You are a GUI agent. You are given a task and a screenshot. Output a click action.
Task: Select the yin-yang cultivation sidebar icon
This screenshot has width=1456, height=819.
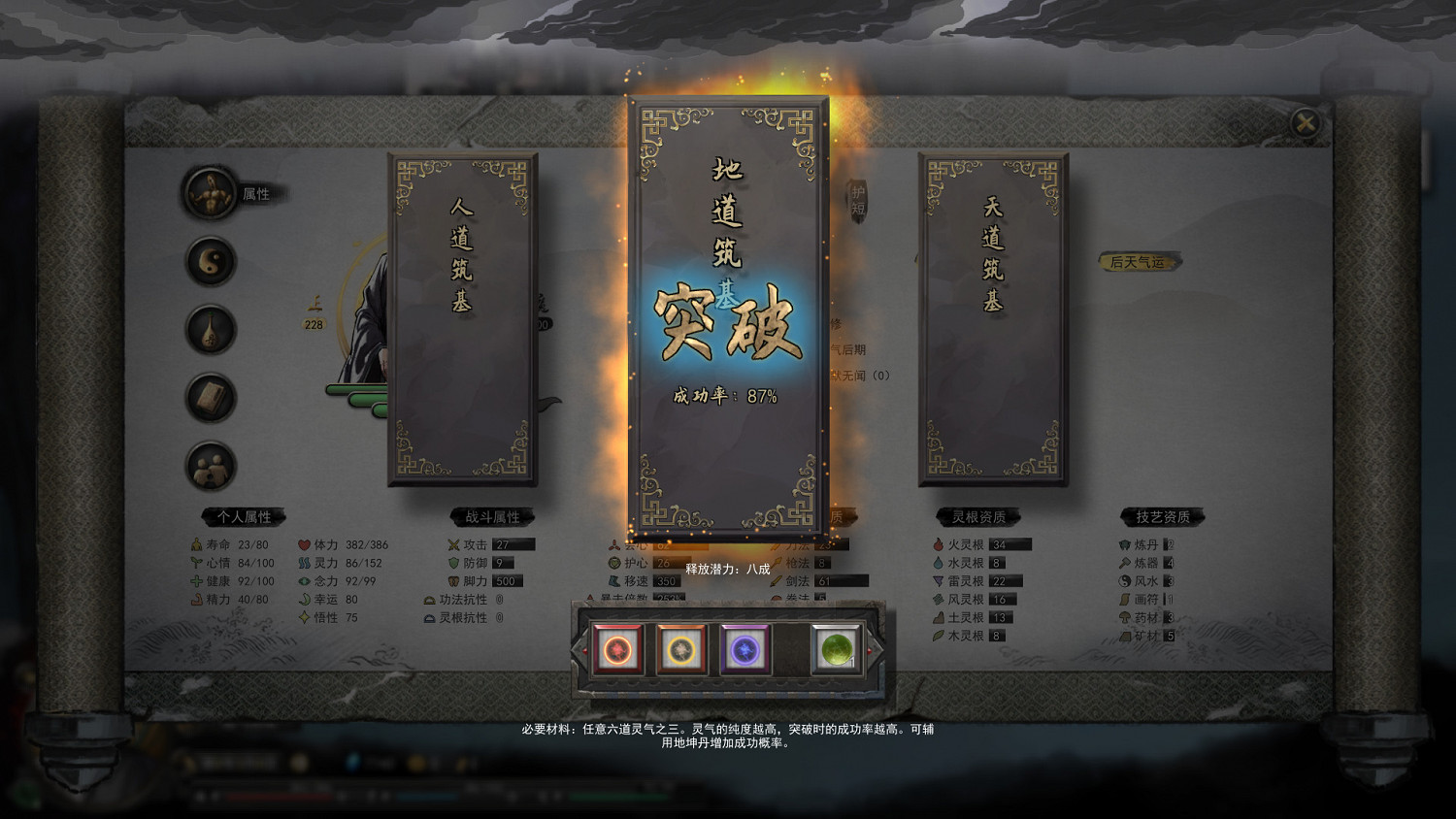tap(209, 262)
